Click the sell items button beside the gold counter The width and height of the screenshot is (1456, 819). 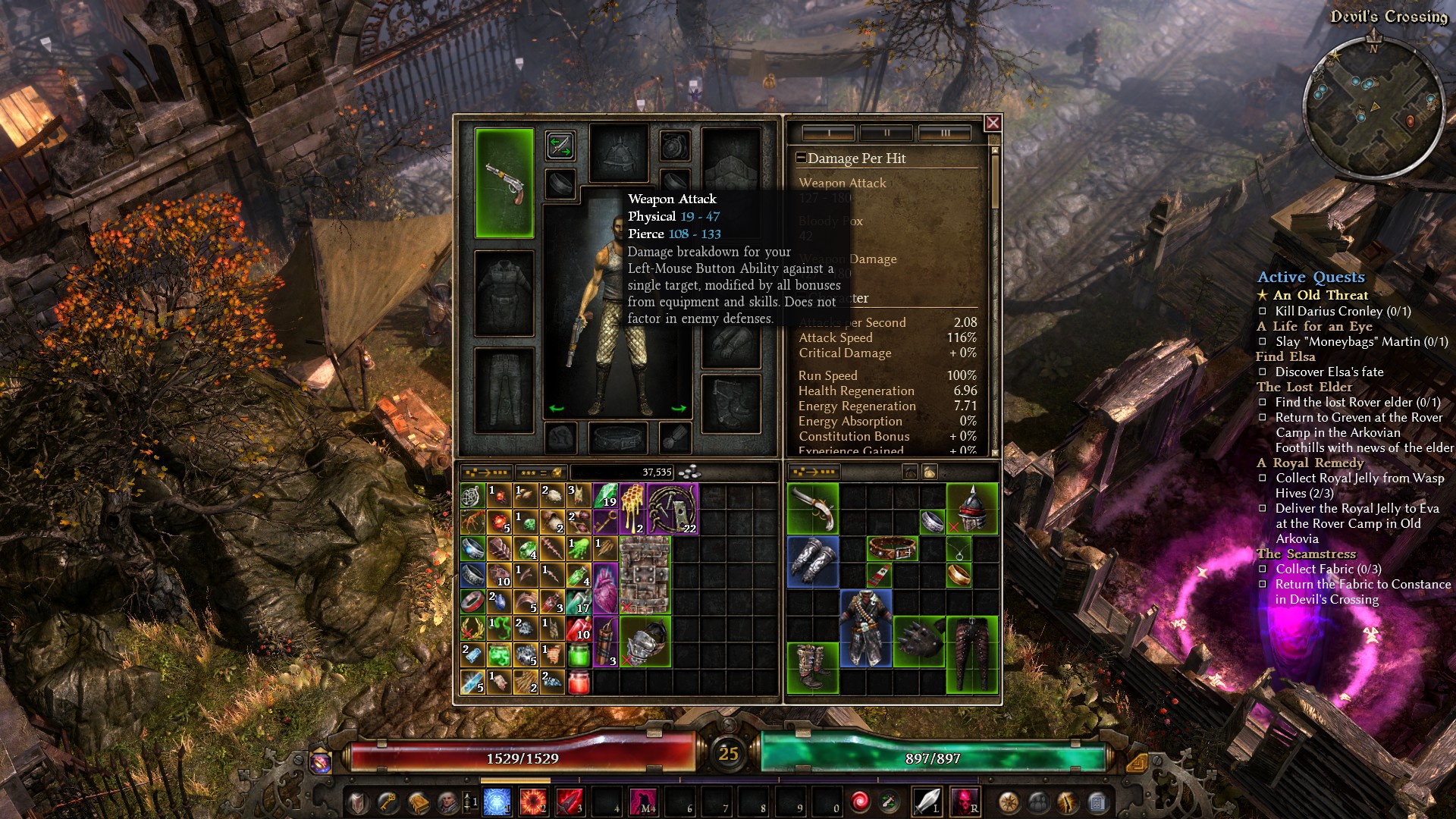(541, 472)
